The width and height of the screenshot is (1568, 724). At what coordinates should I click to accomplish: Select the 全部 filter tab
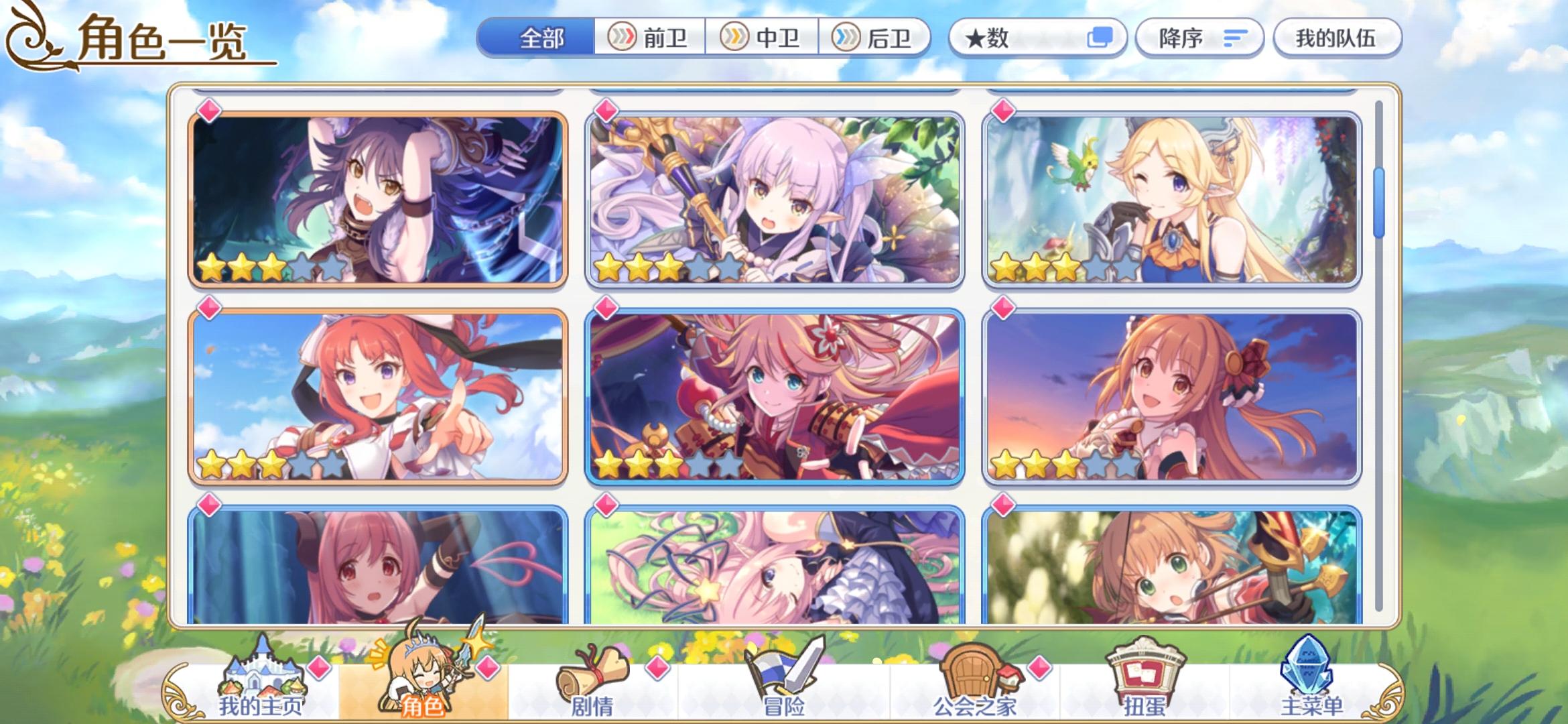pyautogui.click(x=539, y=38)
